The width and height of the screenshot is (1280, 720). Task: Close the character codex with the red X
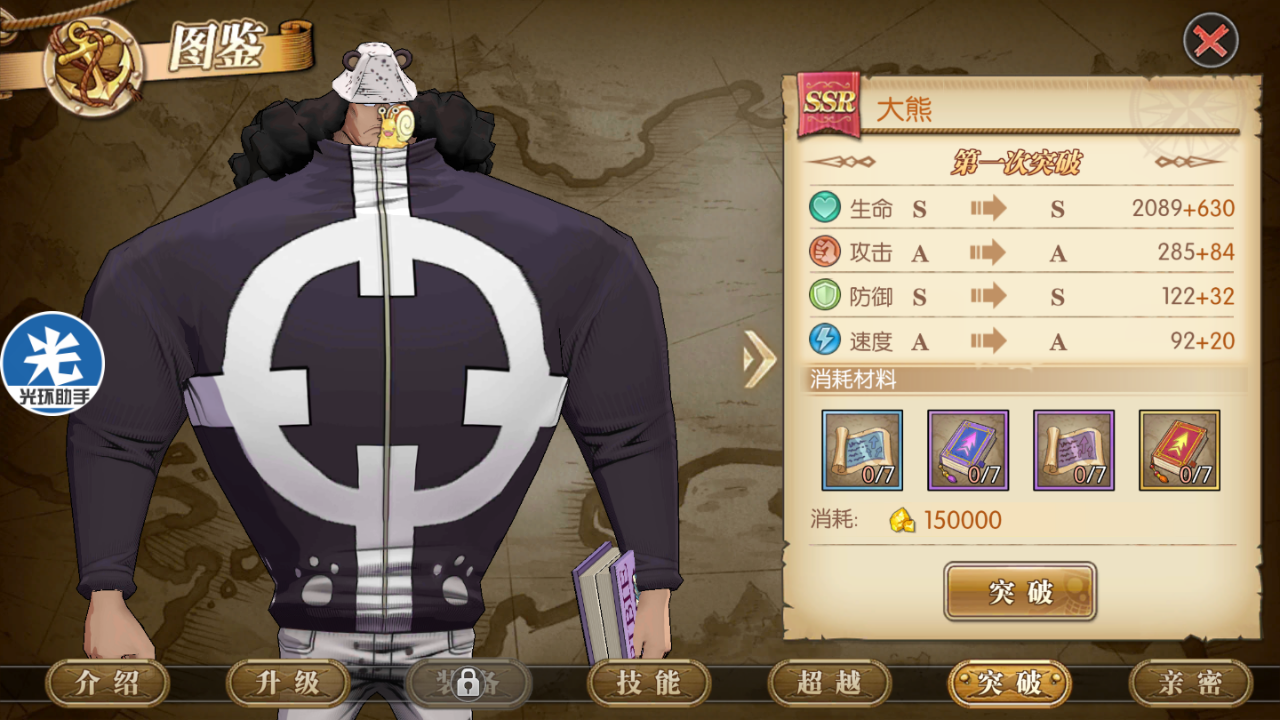(x=1210, y=41)
